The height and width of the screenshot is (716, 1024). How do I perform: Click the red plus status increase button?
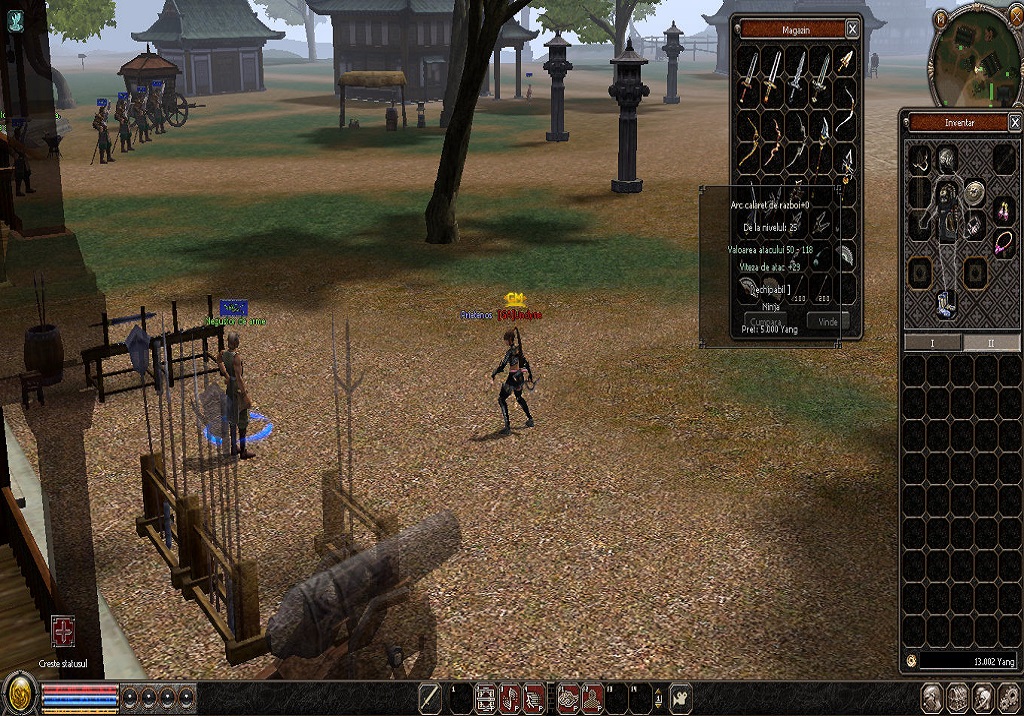click(63, 631)
